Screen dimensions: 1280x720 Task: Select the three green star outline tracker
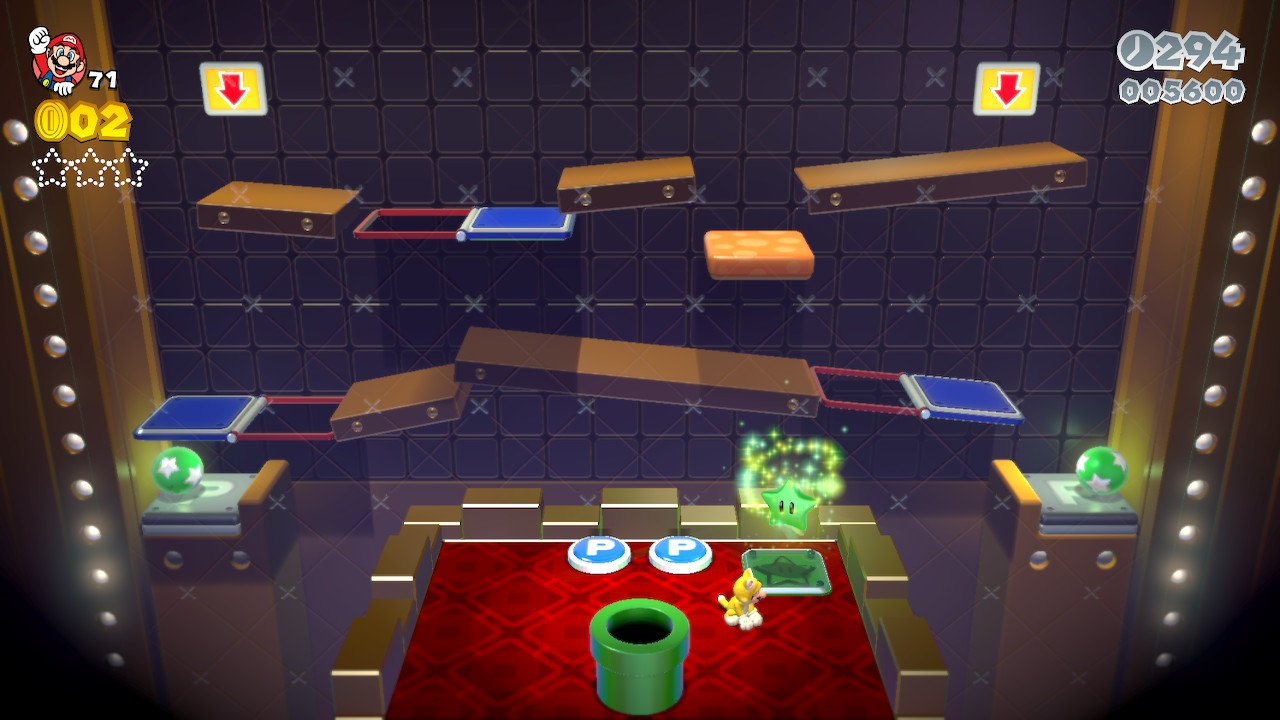pos(90,167)
